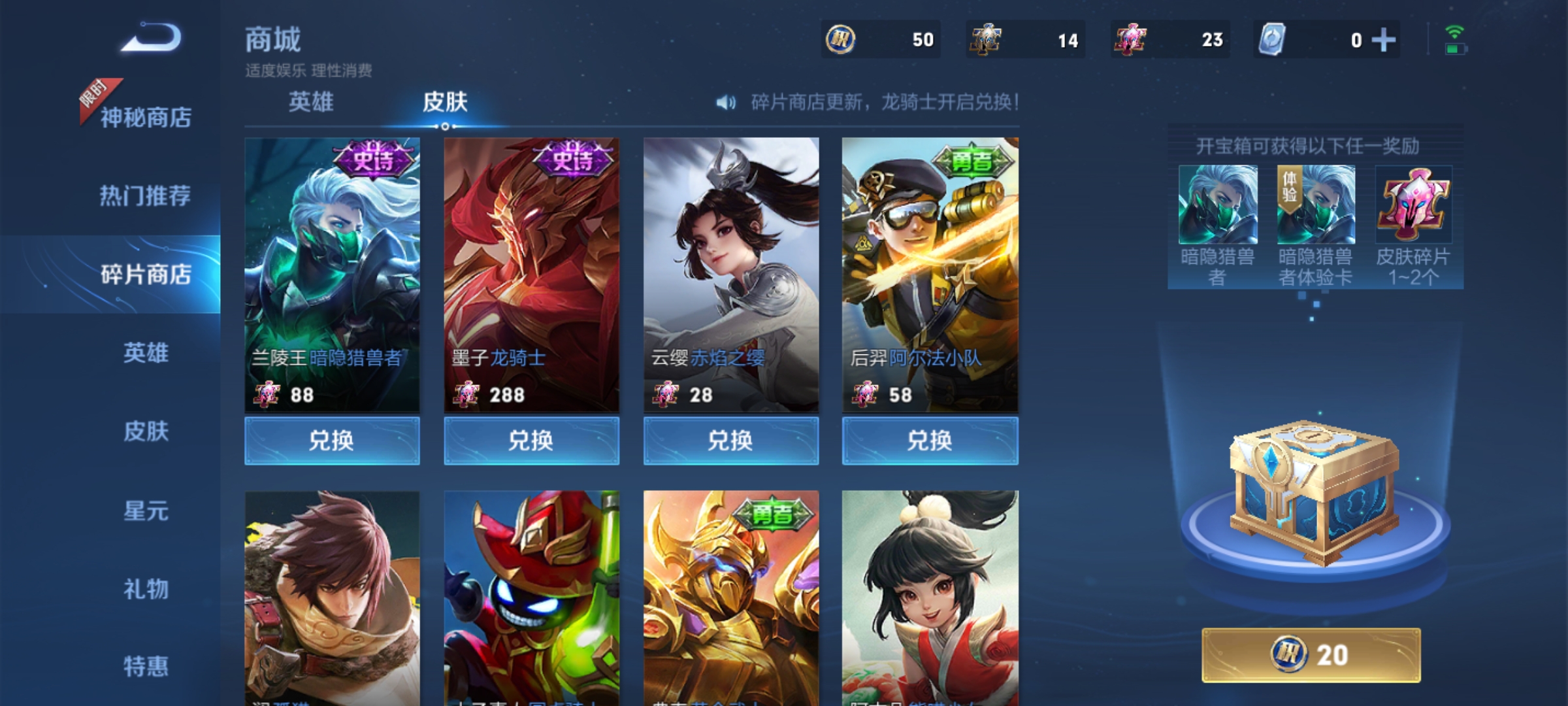Image resolution: width=1568 pixels, height=706 pixels.
Task: Go back using the return arrow
Action: 152,38
